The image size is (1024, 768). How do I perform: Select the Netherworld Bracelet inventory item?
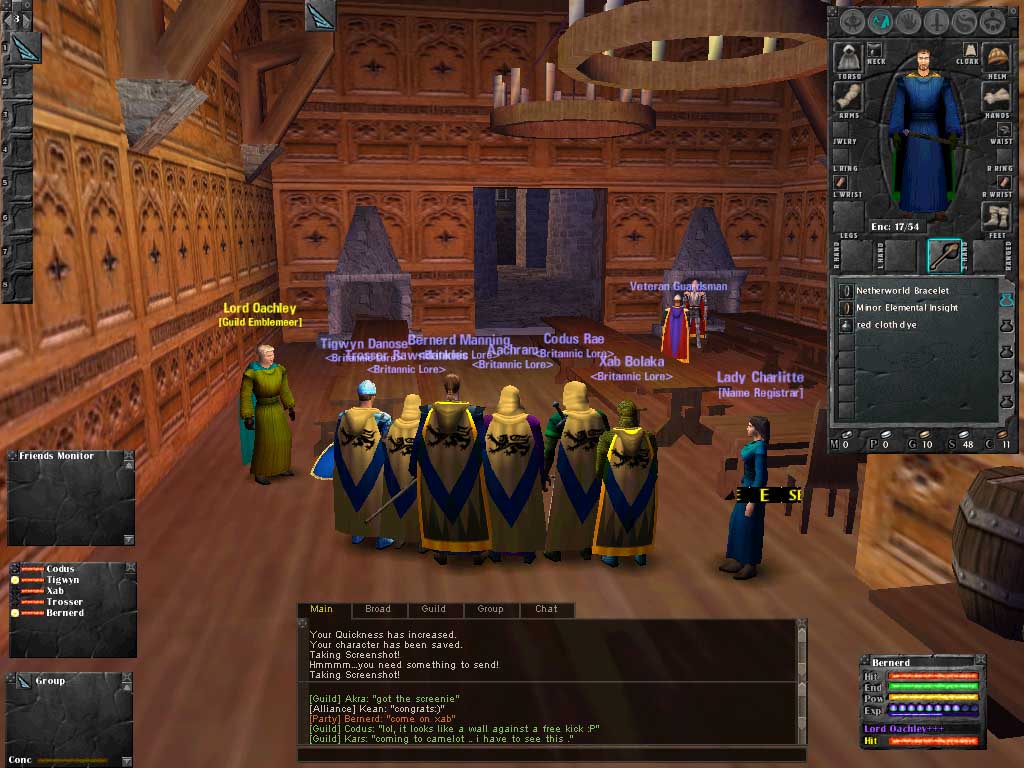pyautogui.click(x=902, y=291)
